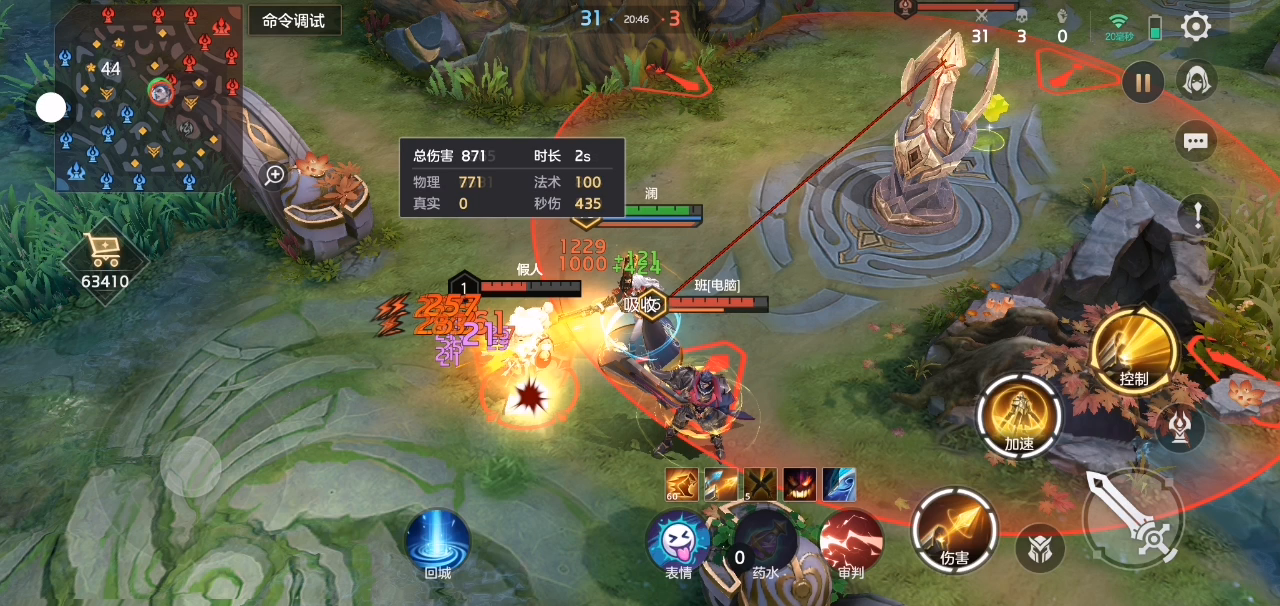Open the chat bubble panel
Screen dimensions: 1280x606
click(x=1196, y=141)
